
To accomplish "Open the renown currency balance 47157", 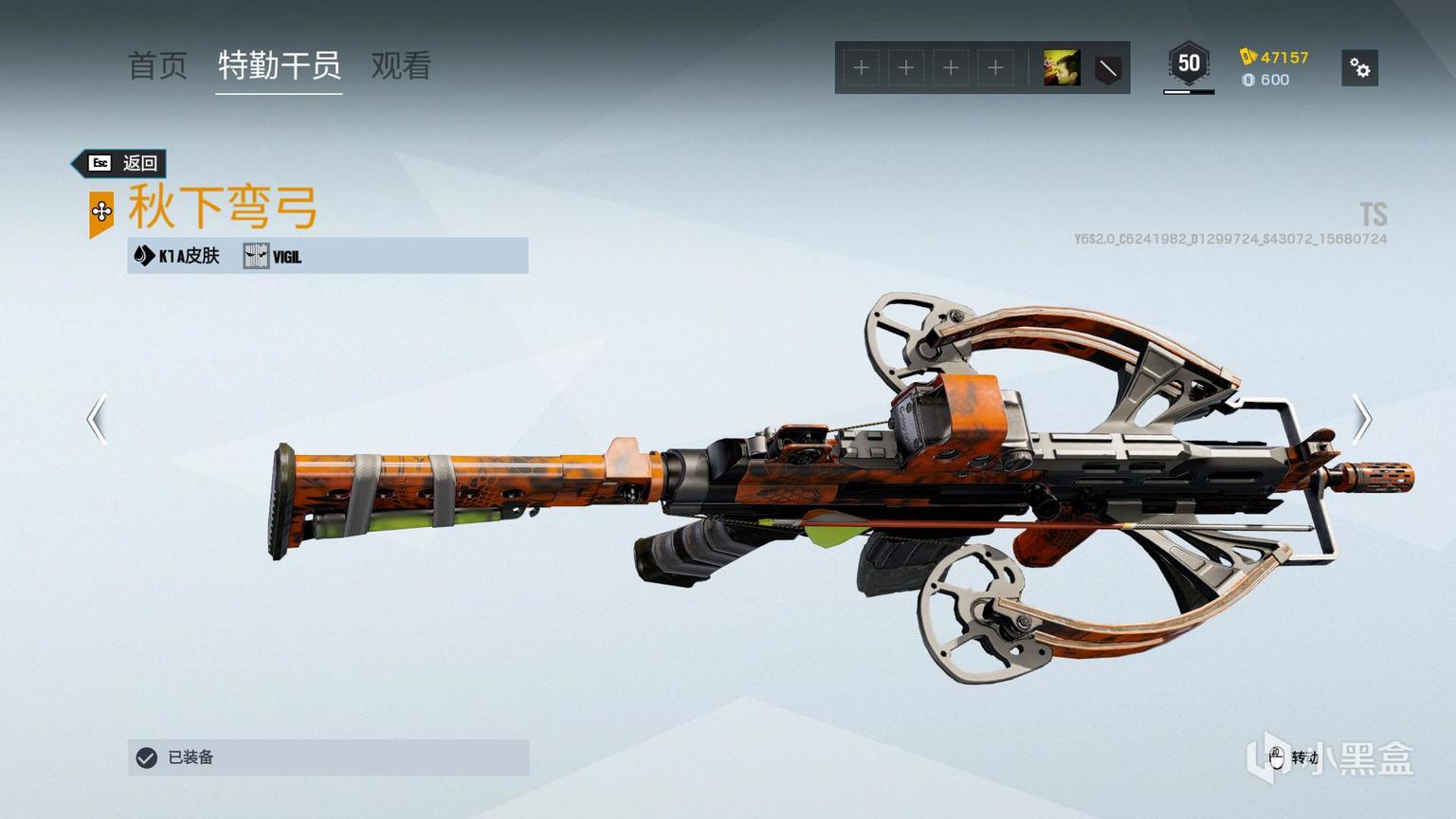I will (1275, 57).
